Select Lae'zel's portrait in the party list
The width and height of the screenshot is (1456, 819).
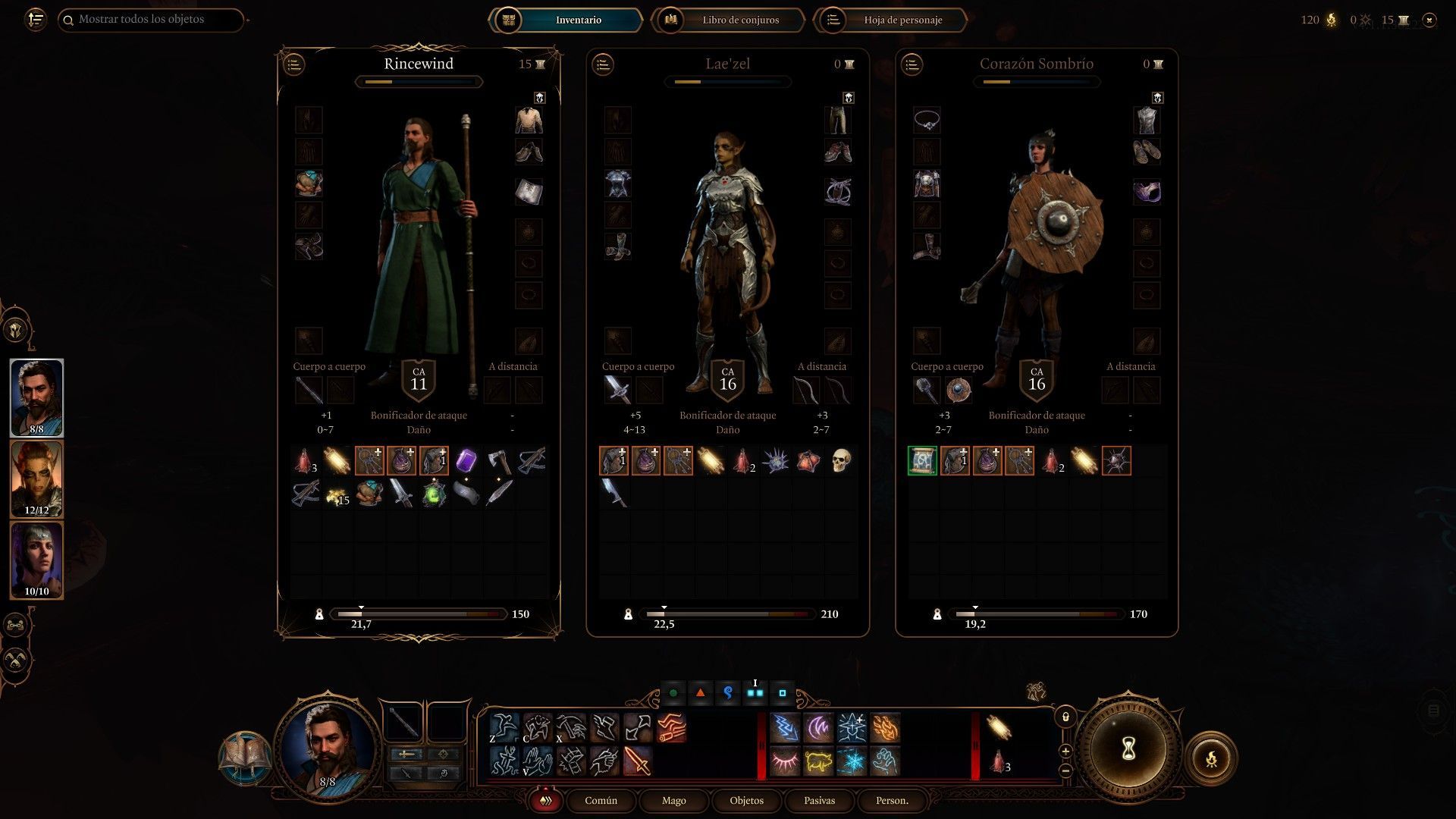pos(36,479)
